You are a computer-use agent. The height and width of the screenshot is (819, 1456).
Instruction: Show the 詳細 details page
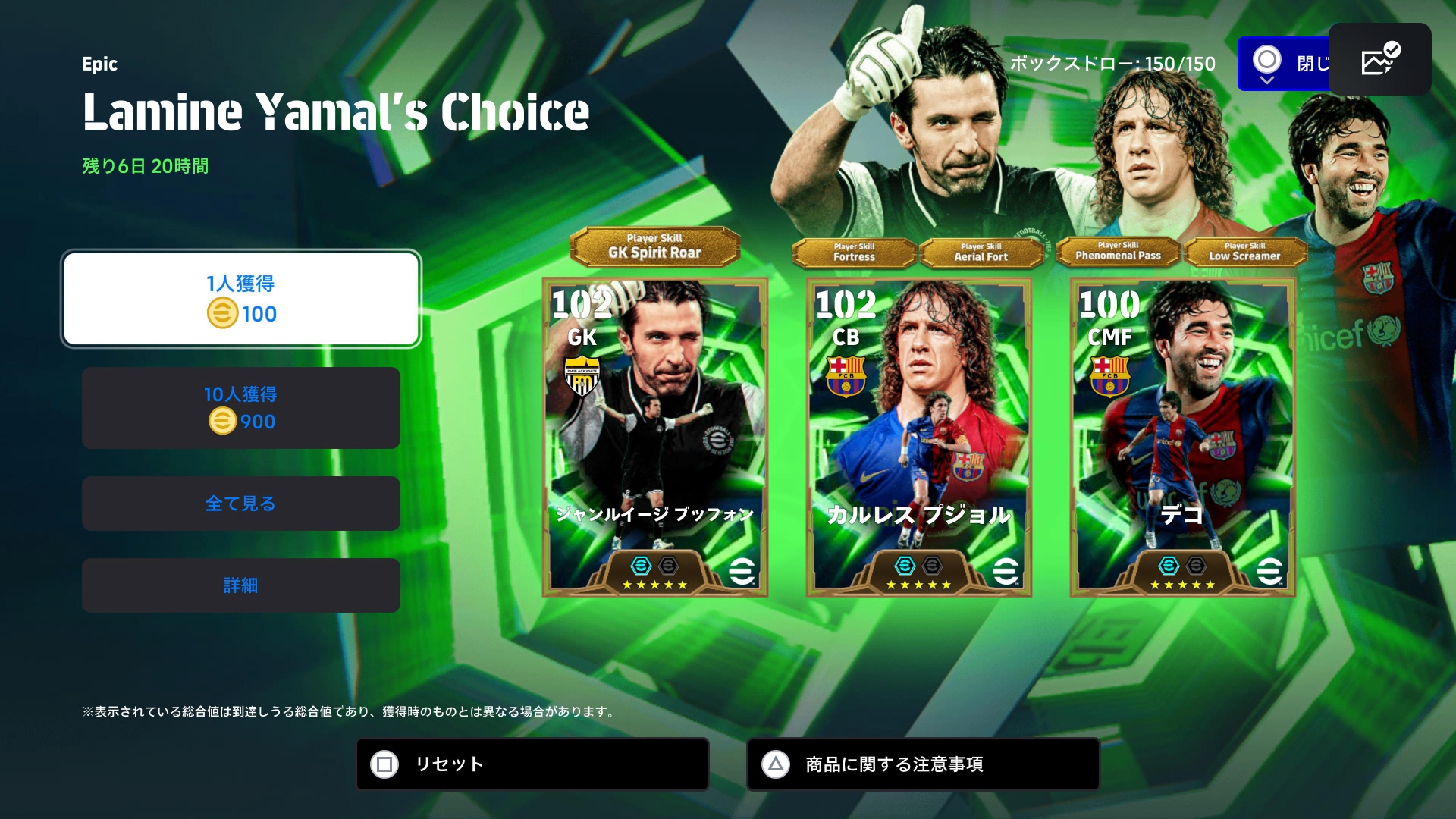pyautogui.click(x=241, y=585)
